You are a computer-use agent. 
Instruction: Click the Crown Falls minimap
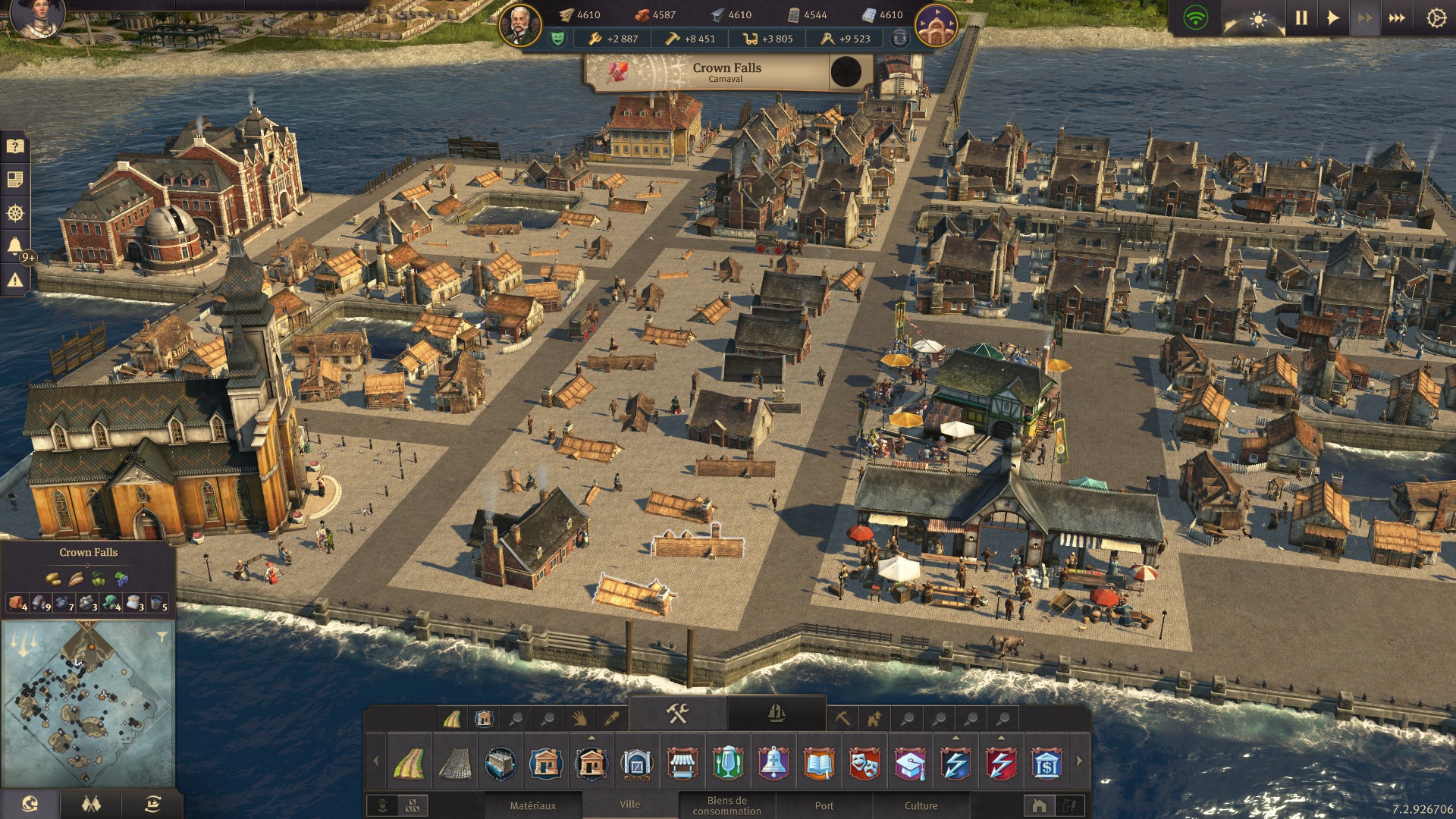[x=88, y=705]
